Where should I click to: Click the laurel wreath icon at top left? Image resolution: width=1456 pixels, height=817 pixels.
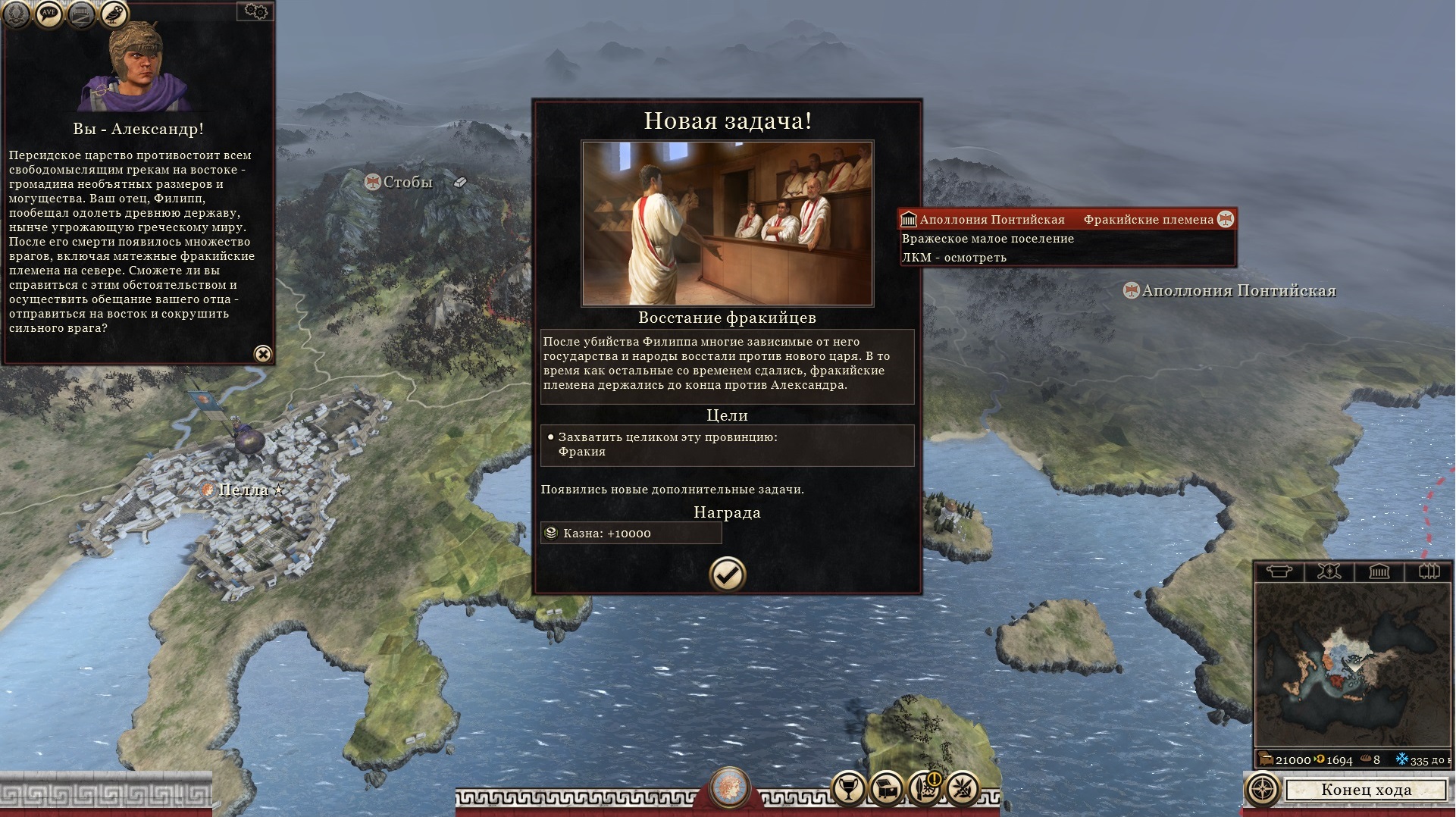[17, 12]
